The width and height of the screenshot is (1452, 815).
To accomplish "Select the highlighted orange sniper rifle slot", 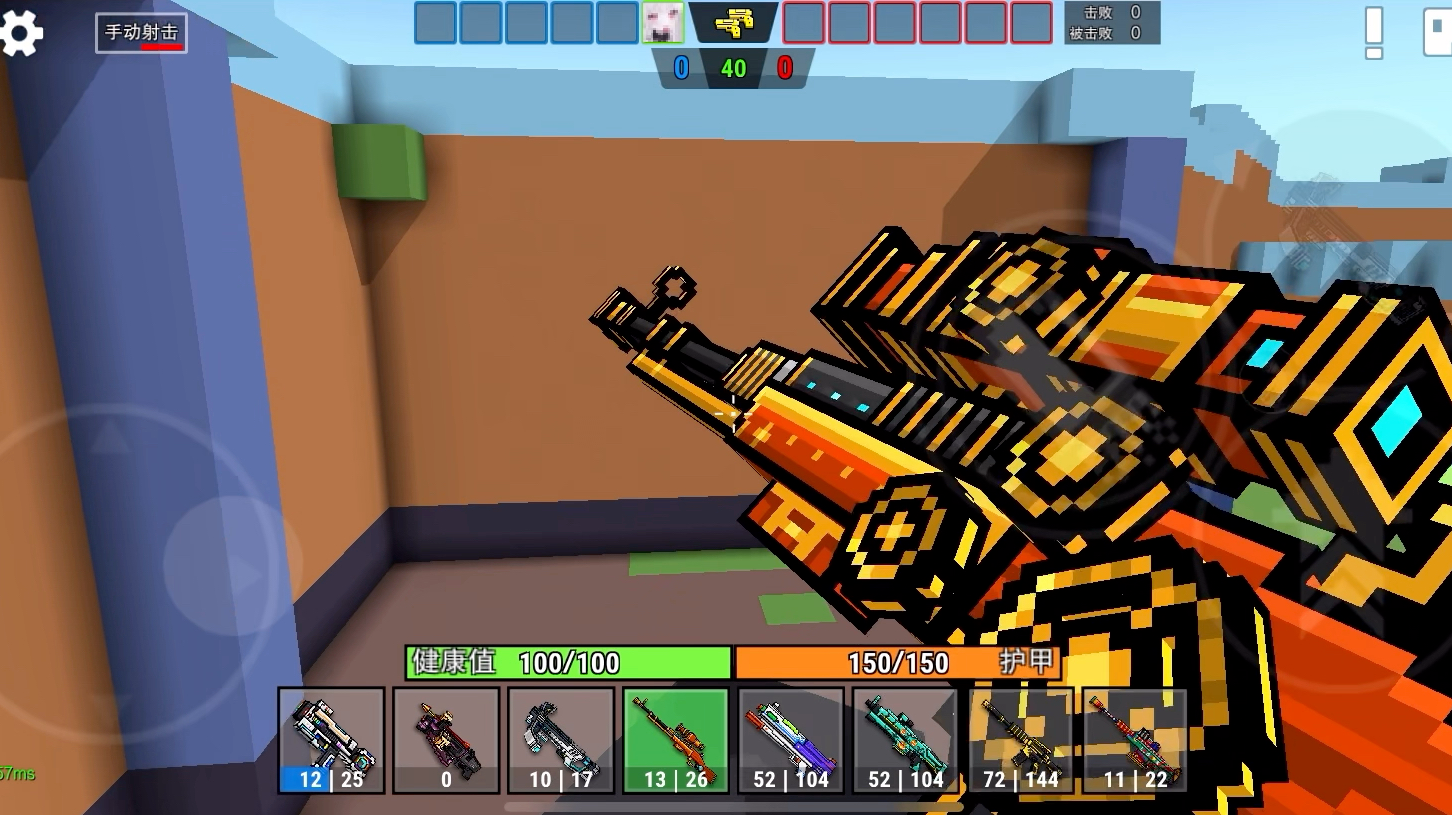I will (676, 740).
